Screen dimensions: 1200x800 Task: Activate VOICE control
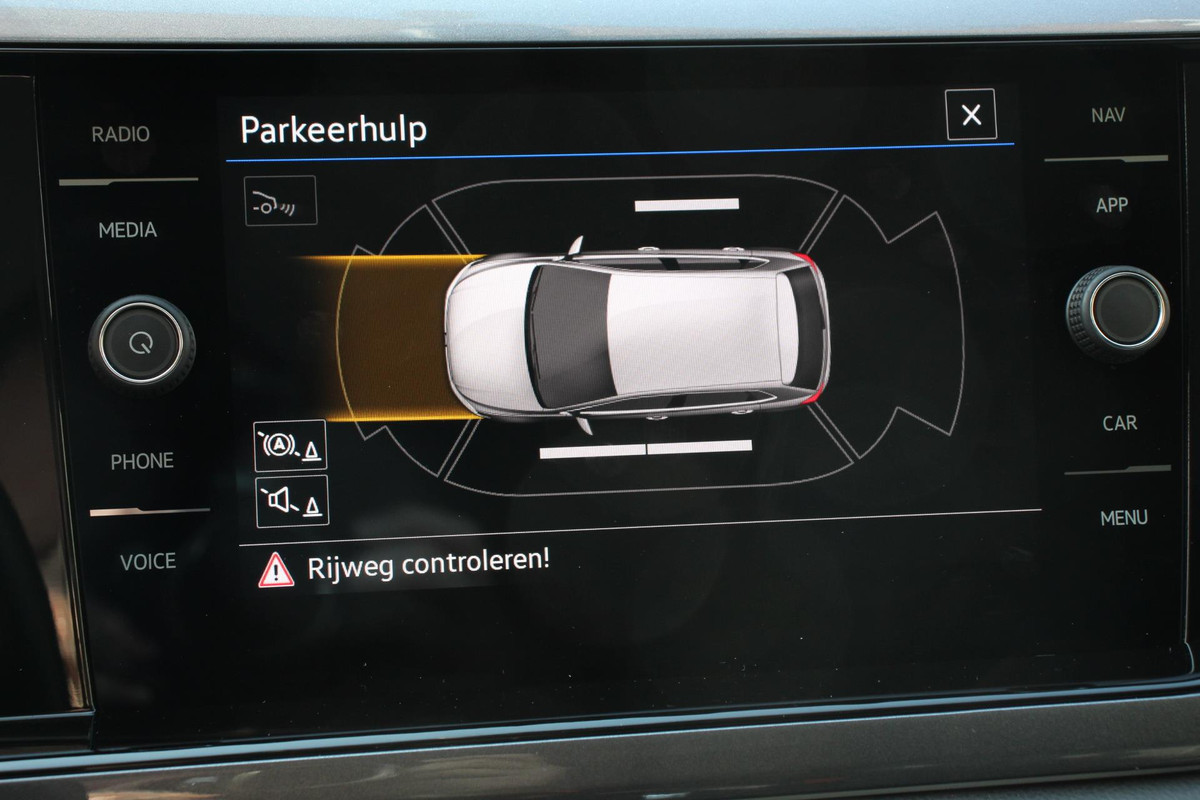click(x=148, y=562)
